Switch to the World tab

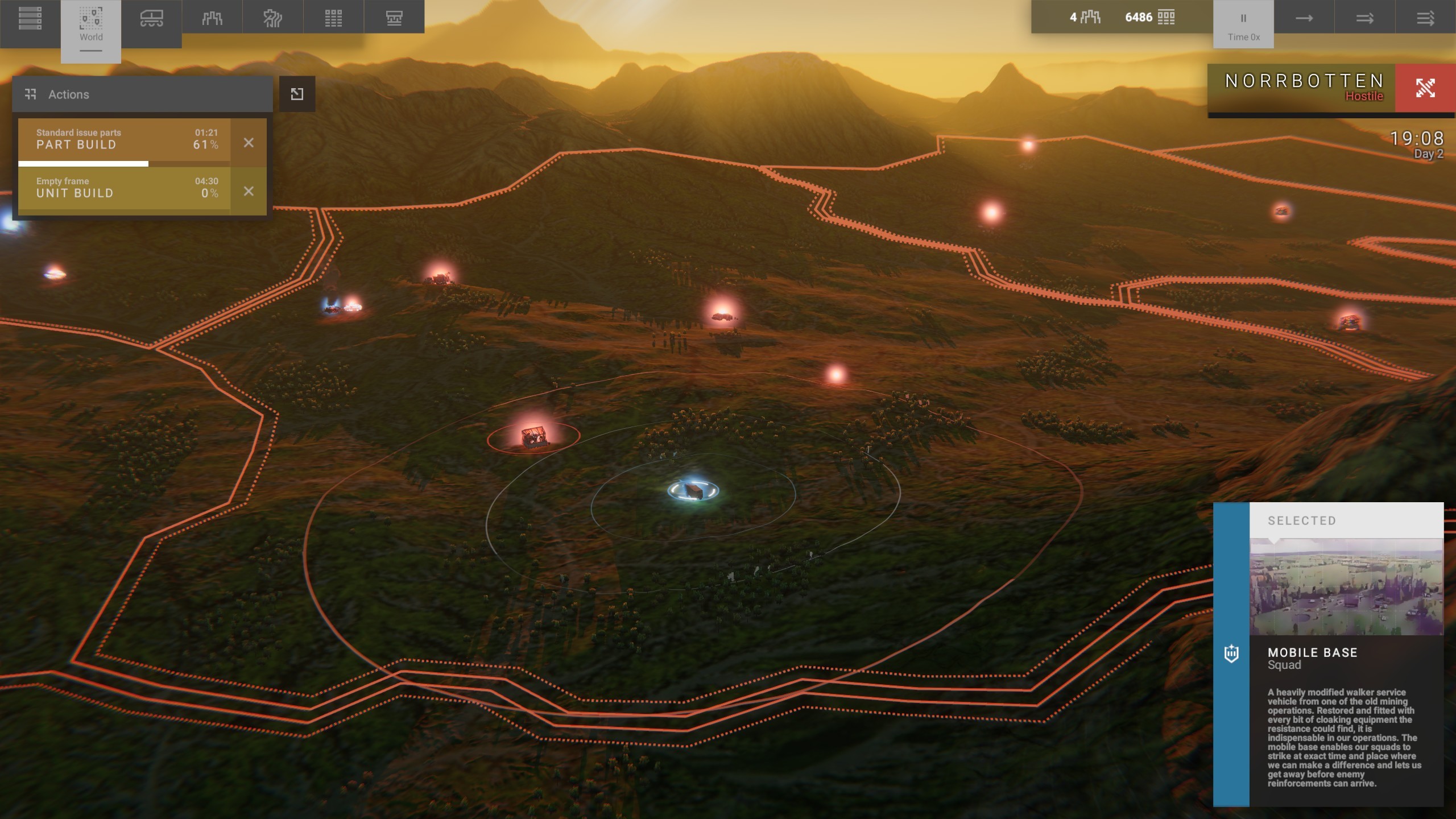tap(91, 26)
